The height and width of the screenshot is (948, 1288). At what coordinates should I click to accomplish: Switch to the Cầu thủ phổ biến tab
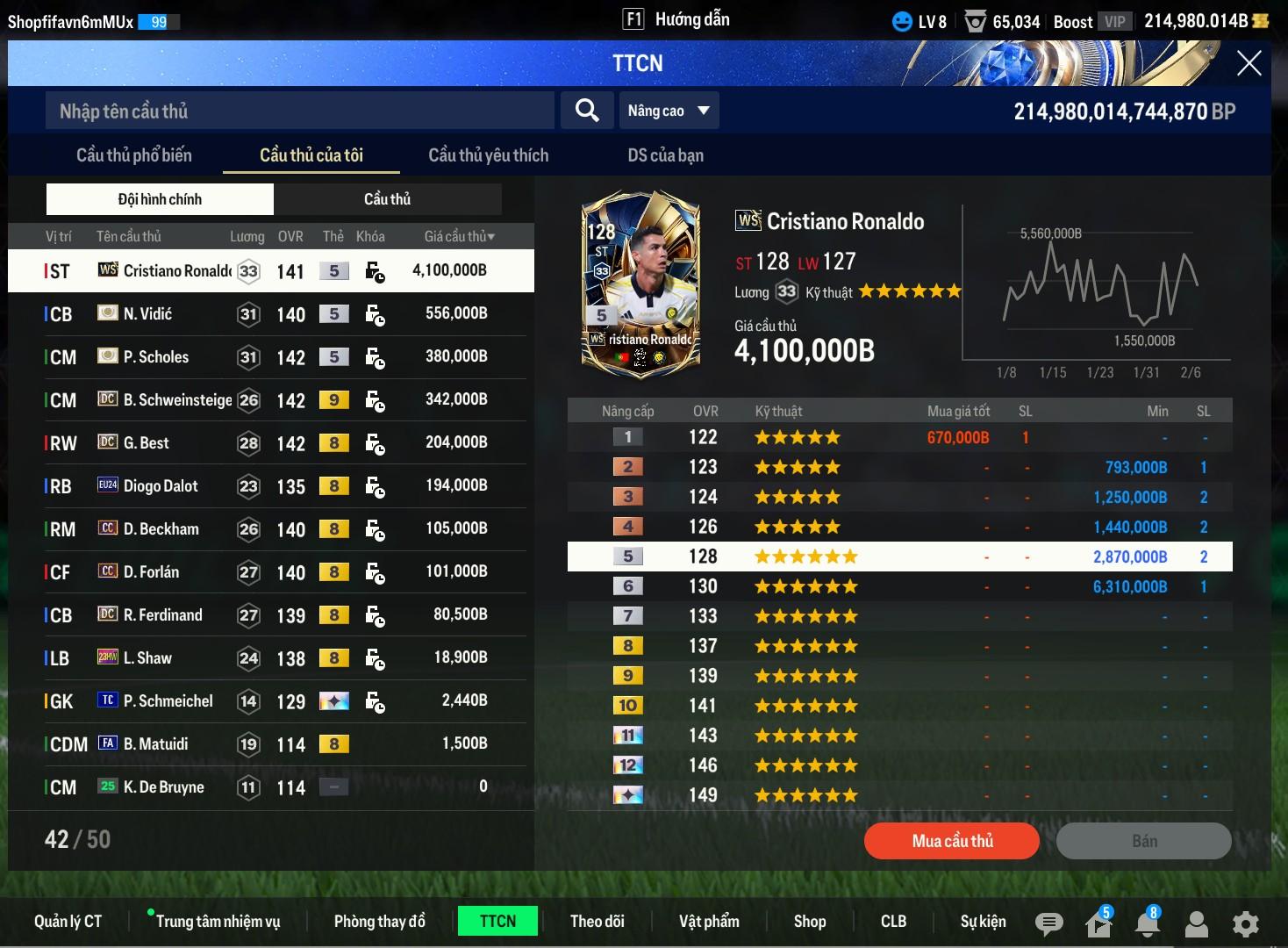pyautogui.click(x=134, y=155)
